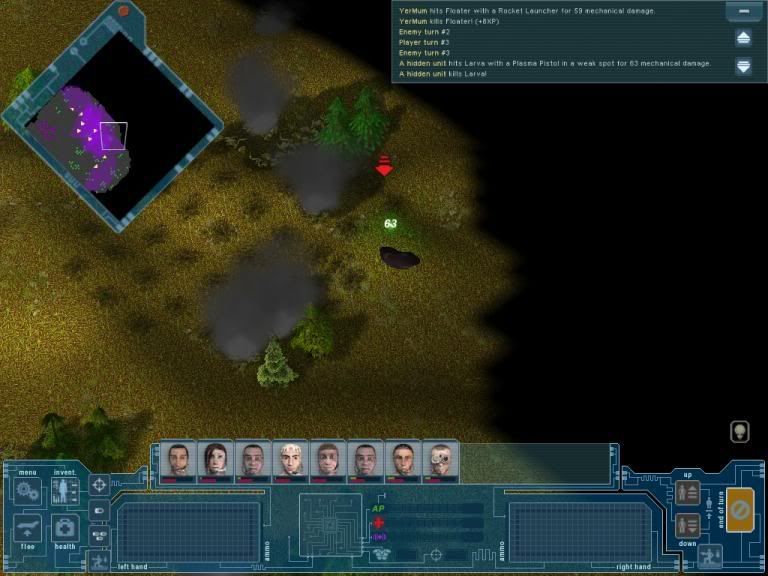The height and width of the screenshot is (576, 768).
Task: Select the dark-haired female soldier portrait
Action: [215, 461]
